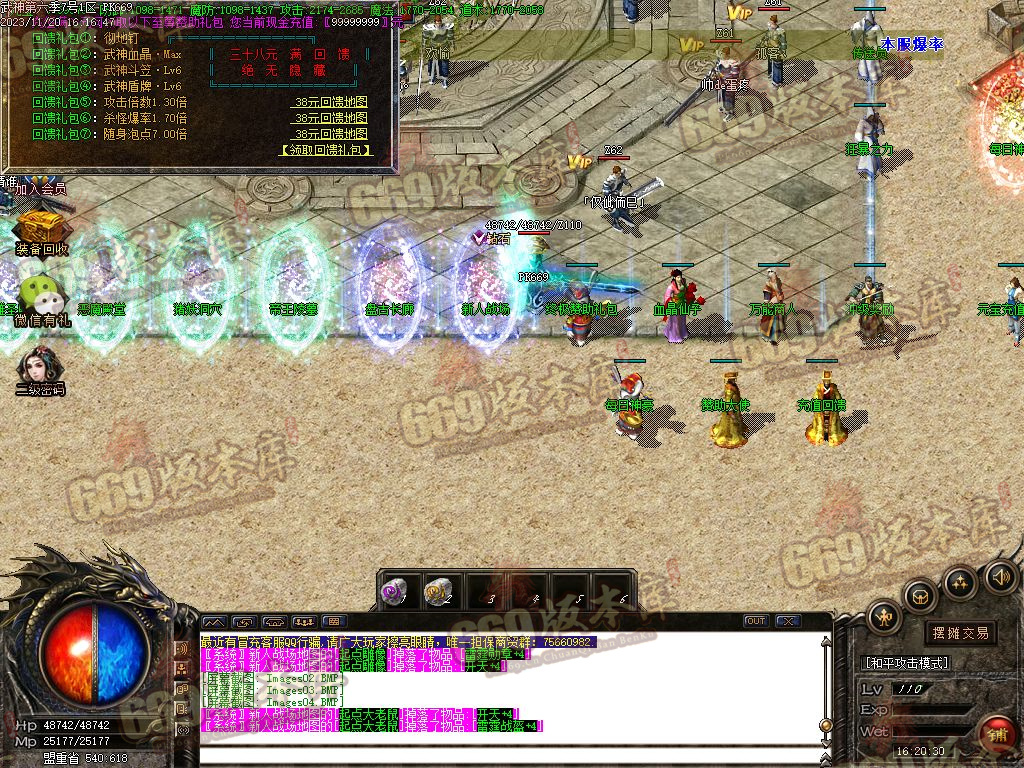Use the golden scroll in belt slot 2
Screen dimensions: 1024x768
(x=437, y=592)
